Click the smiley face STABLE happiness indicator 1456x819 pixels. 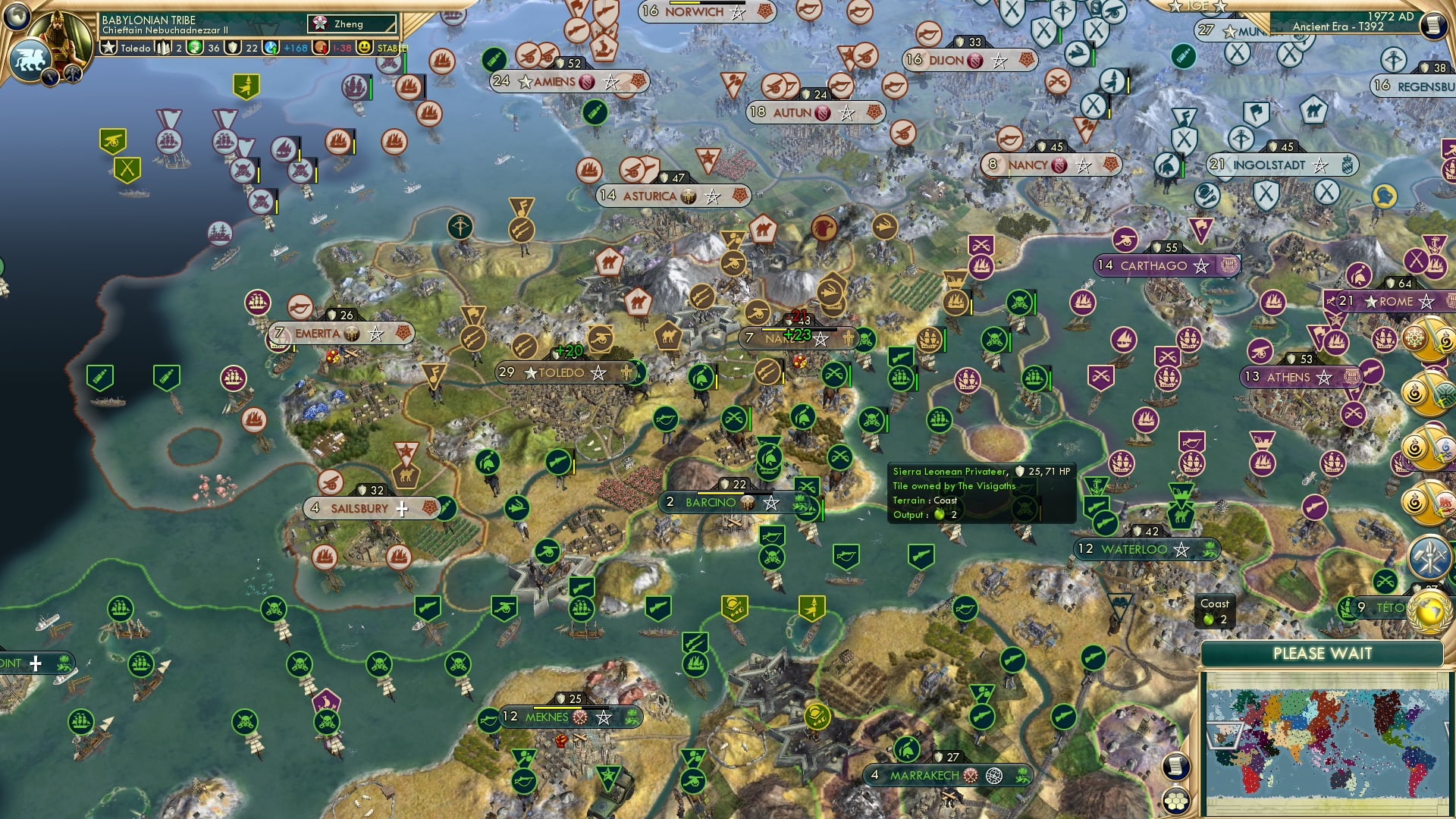coord(364,47)
